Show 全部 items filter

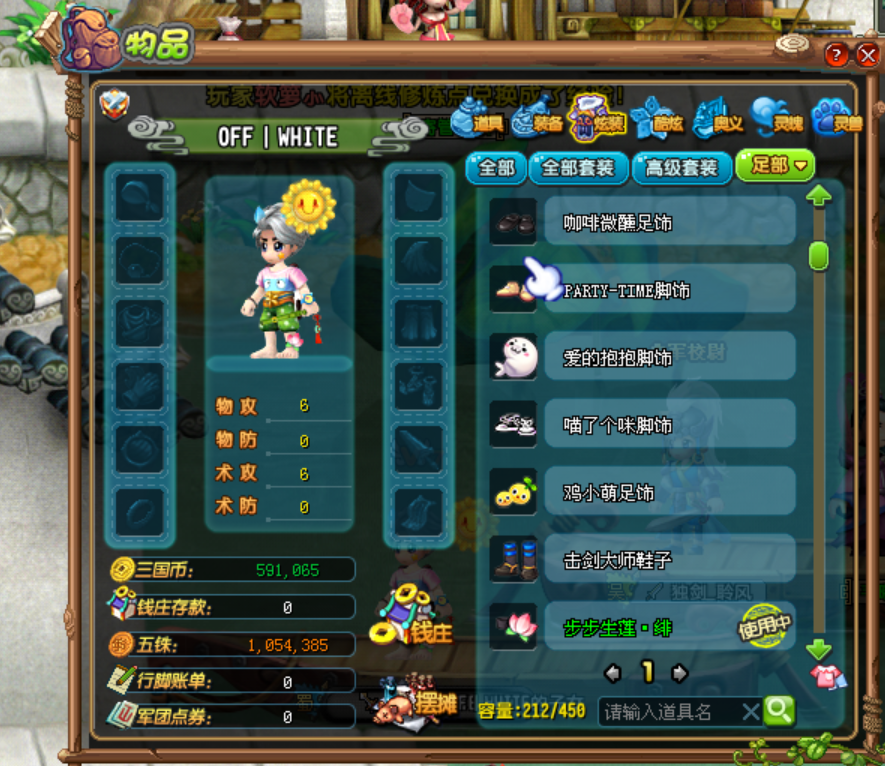(x=496, y=167)
